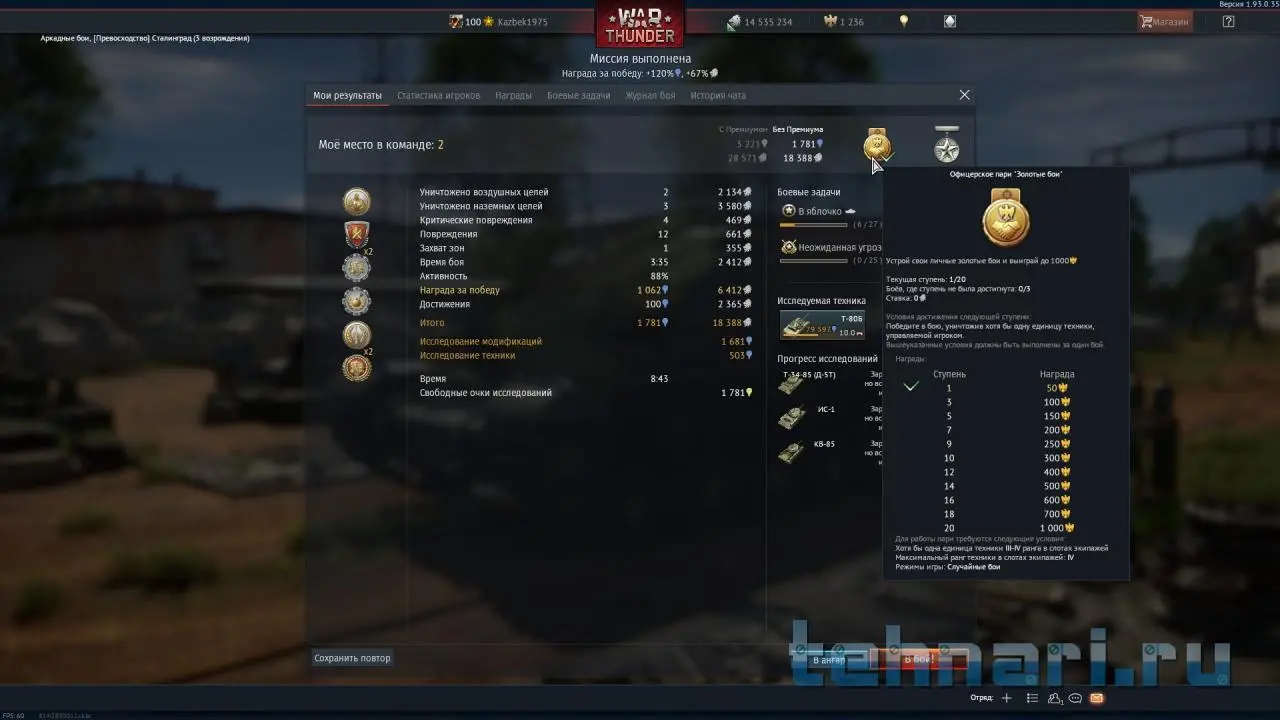The image size is (1280, 720).
Task: Click the squad plus invite button
Action: (1006, 698)
